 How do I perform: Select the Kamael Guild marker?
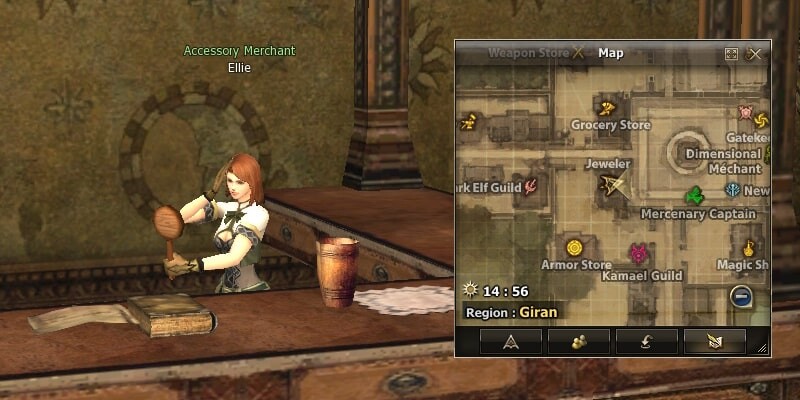click(638, 254)
